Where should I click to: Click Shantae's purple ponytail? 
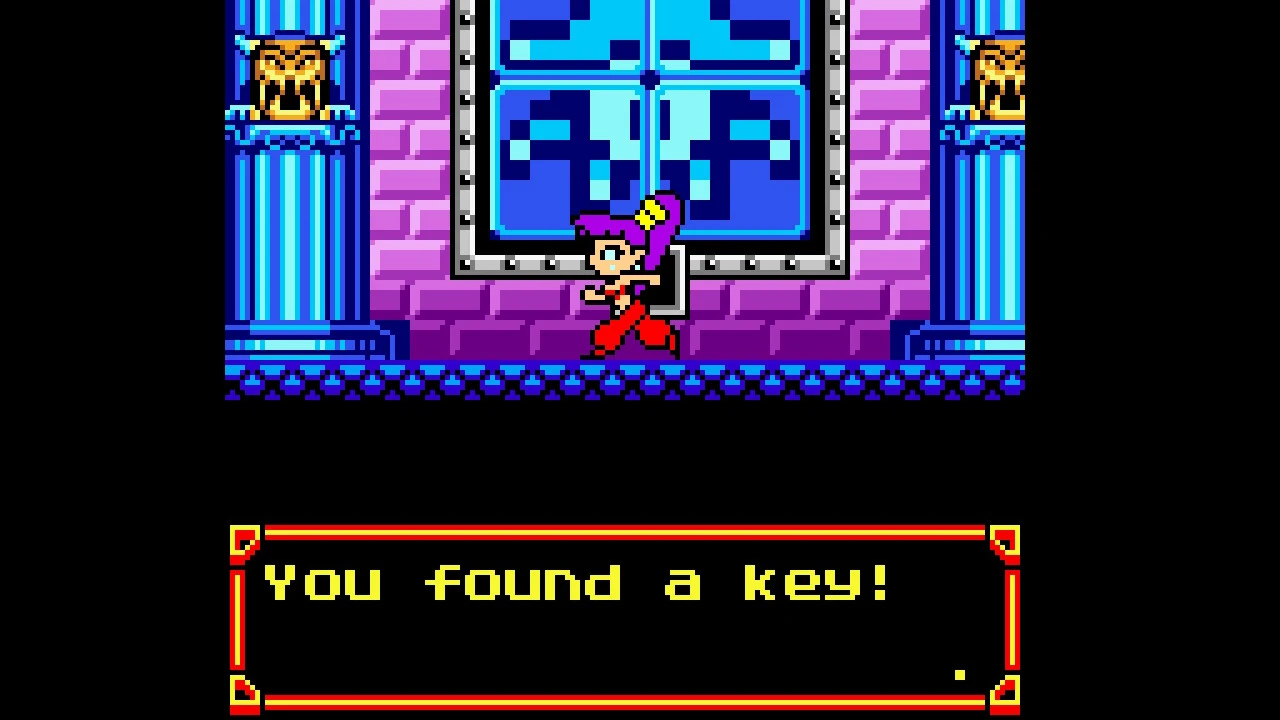(x=600, y=225)
